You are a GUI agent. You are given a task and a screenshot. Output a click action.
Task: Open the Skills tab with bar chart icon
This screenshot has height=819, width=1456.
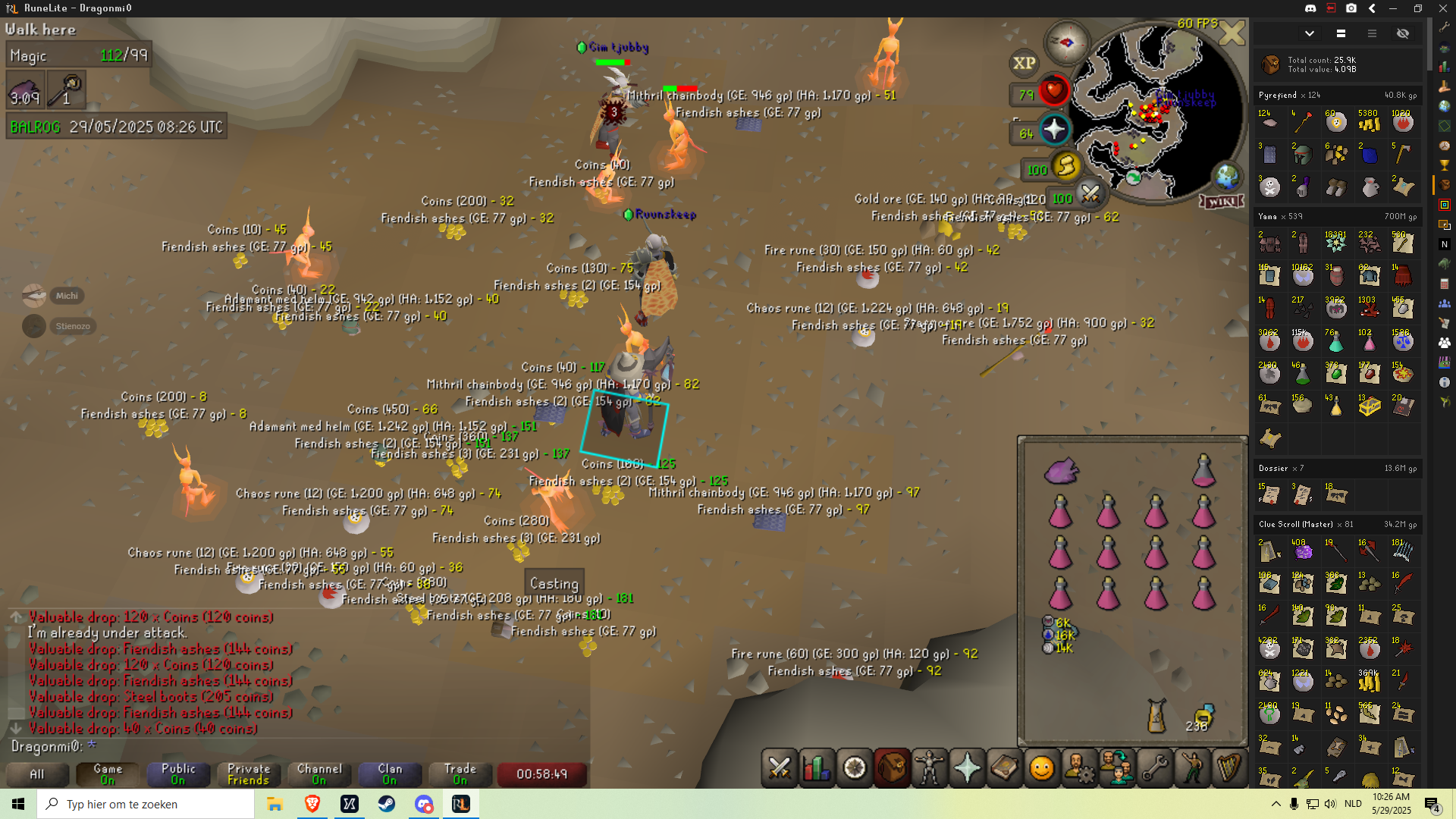point(817,768)
